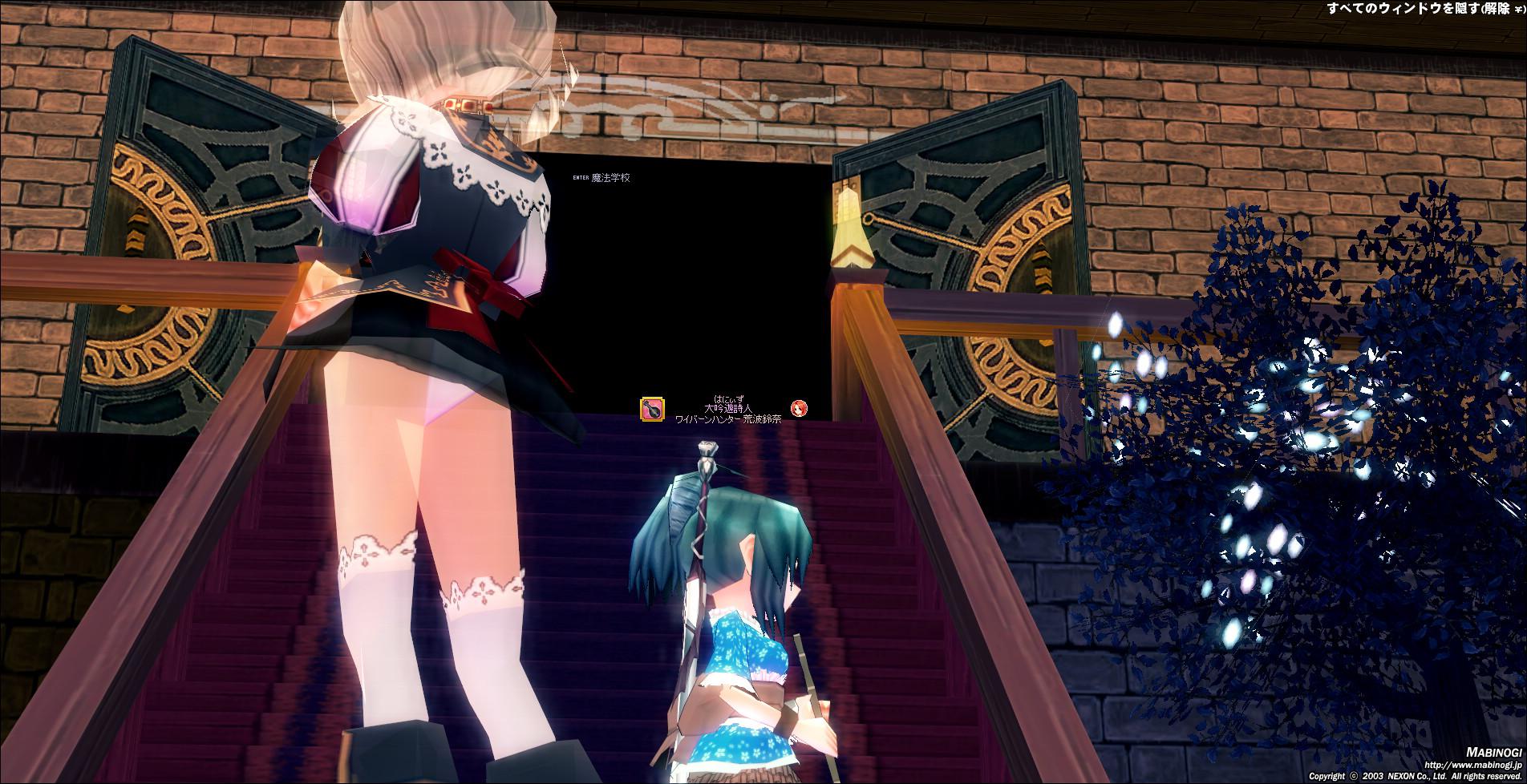Click the ENTER 魔法学校 entrance label

coord(602,178)
